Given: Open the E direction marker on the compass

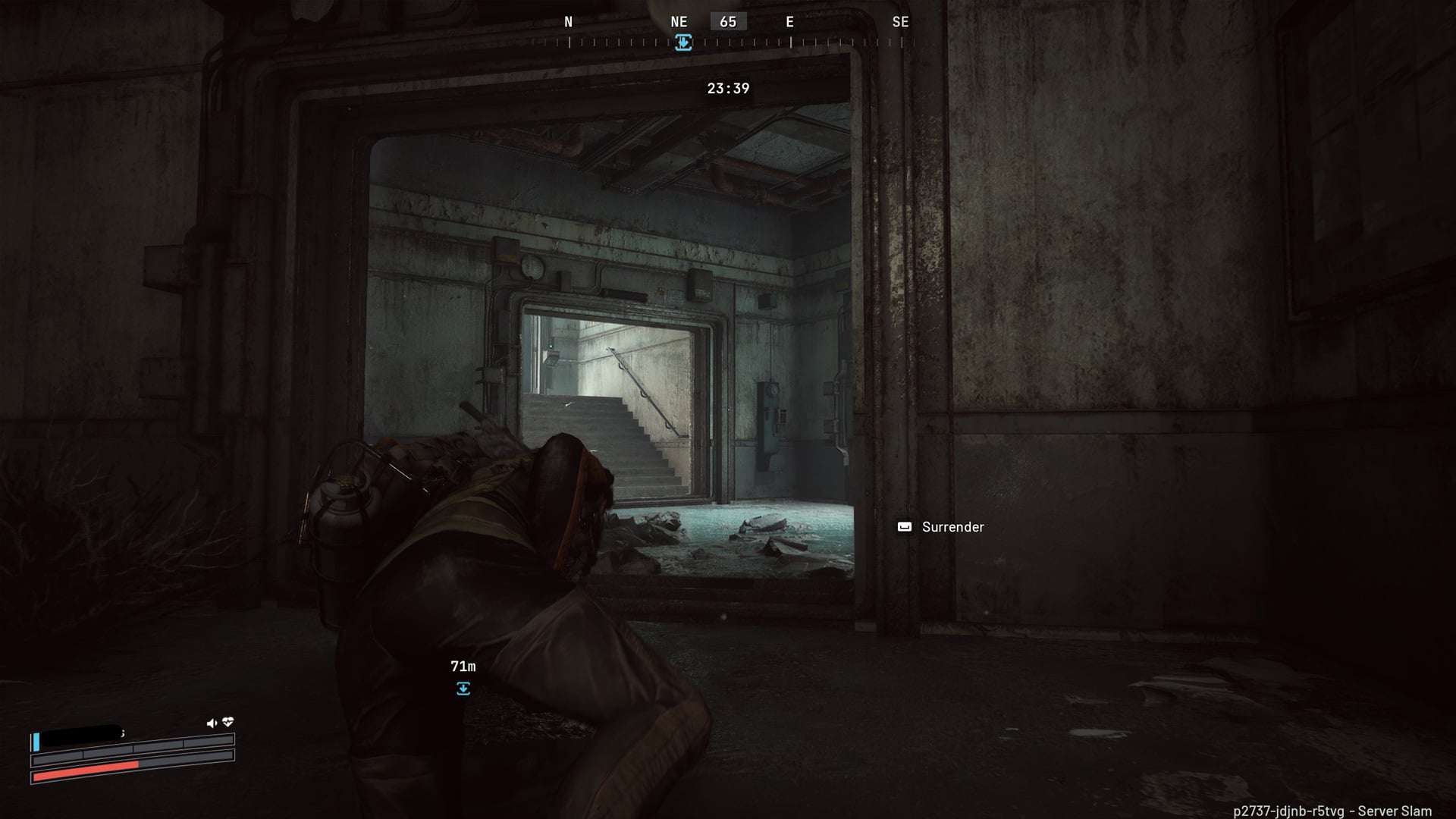Looking at the screenshot, I should [x=789, y=22].
